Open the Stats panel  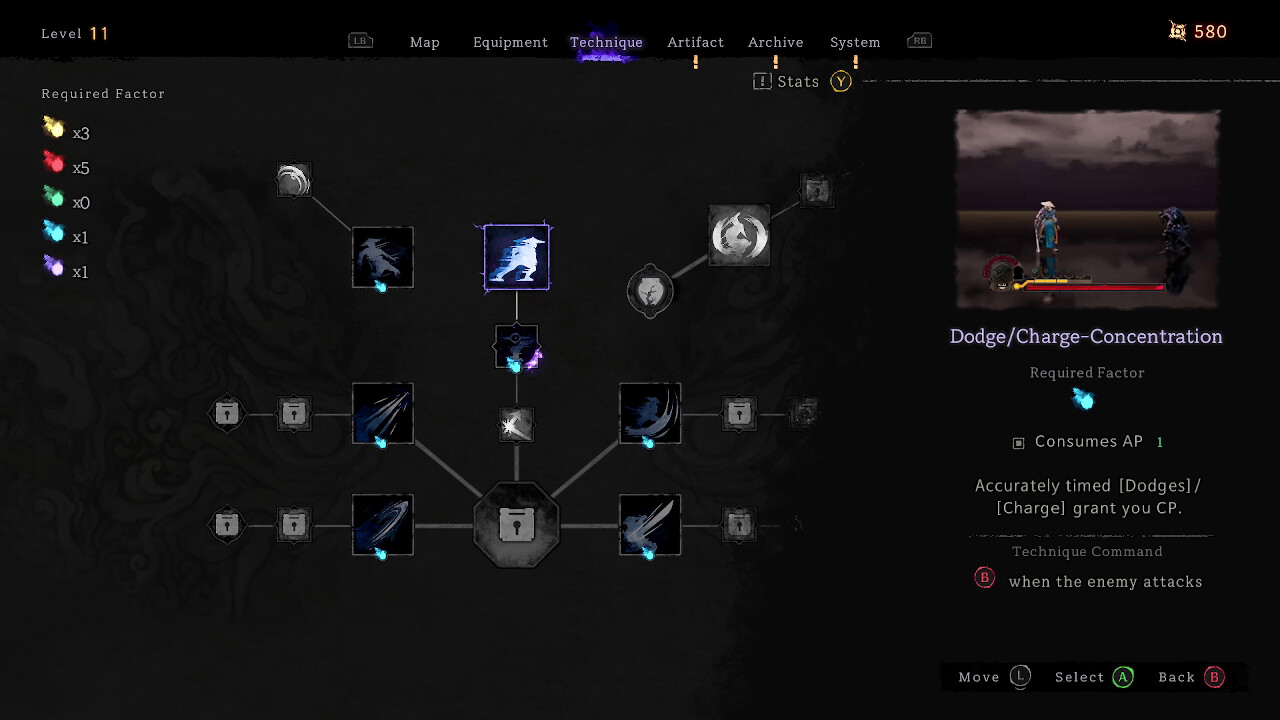(798, 82)
